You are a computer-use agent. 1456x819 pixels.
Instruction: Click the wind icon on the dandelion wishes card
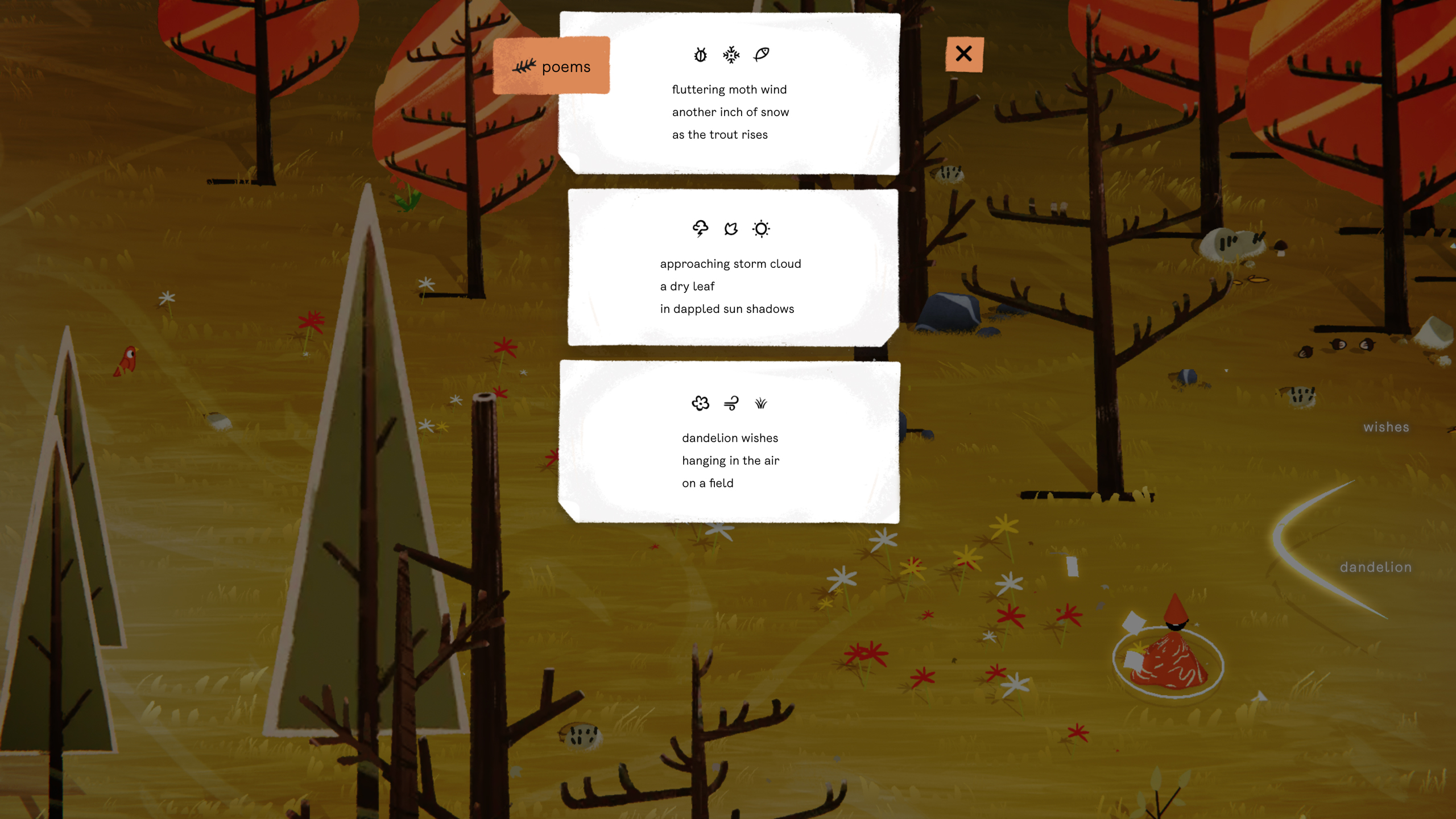pyautogui.click(x=730, y=403)
